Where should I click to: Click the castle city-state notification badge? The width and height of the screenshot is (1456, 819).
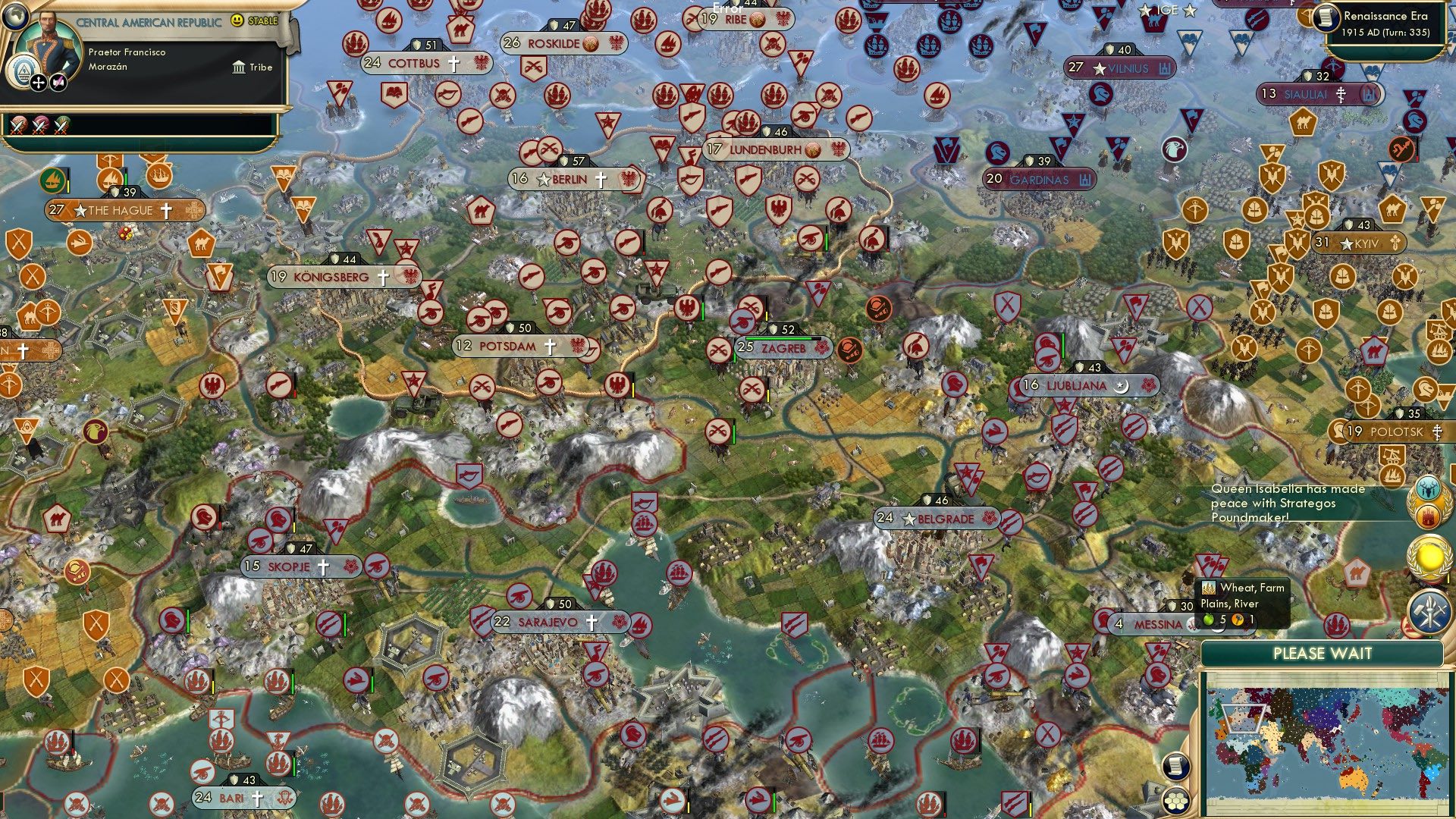click(1428, 516)
